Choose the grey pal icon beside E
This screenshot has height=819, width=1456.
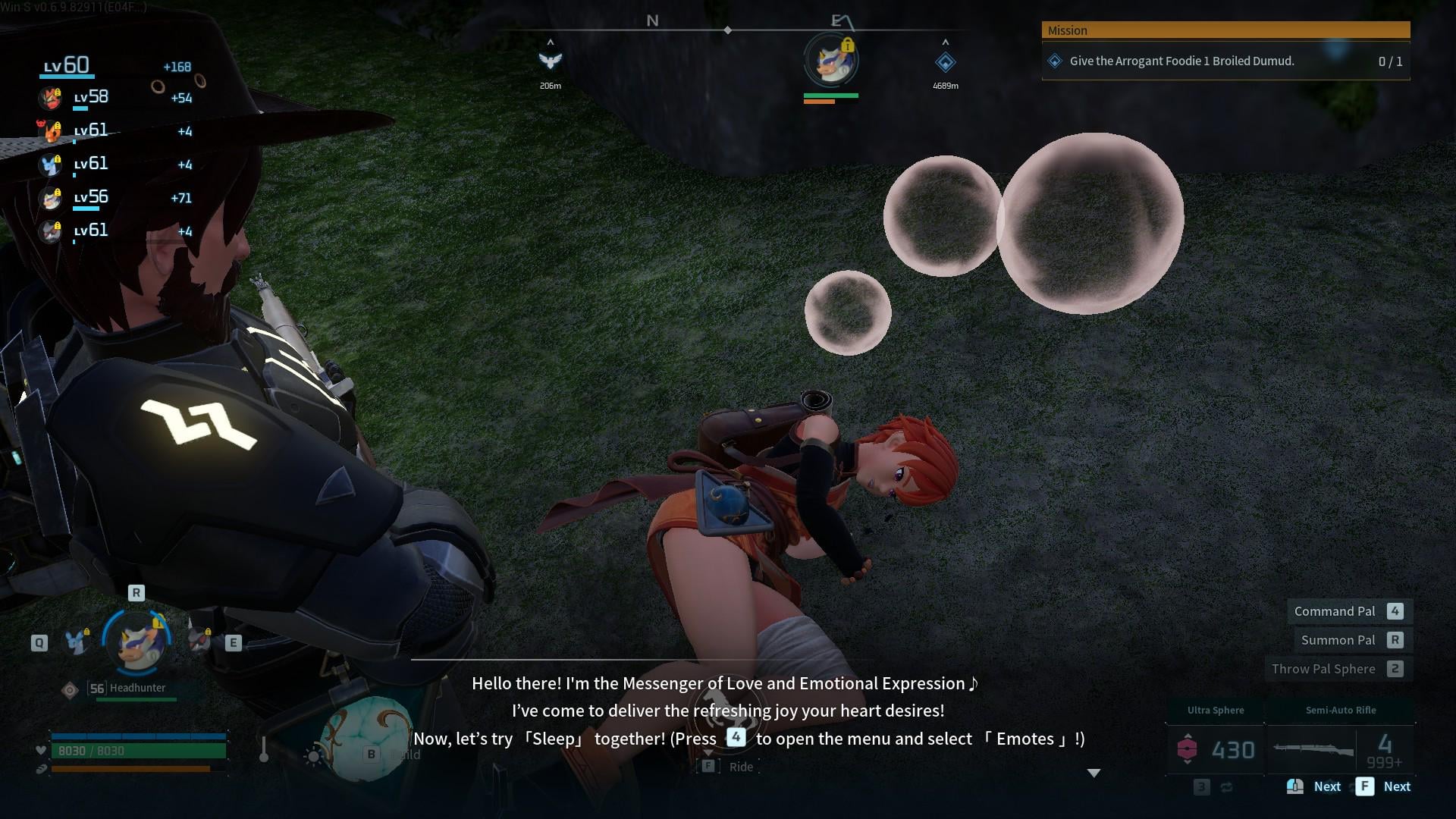pos(199,641)
